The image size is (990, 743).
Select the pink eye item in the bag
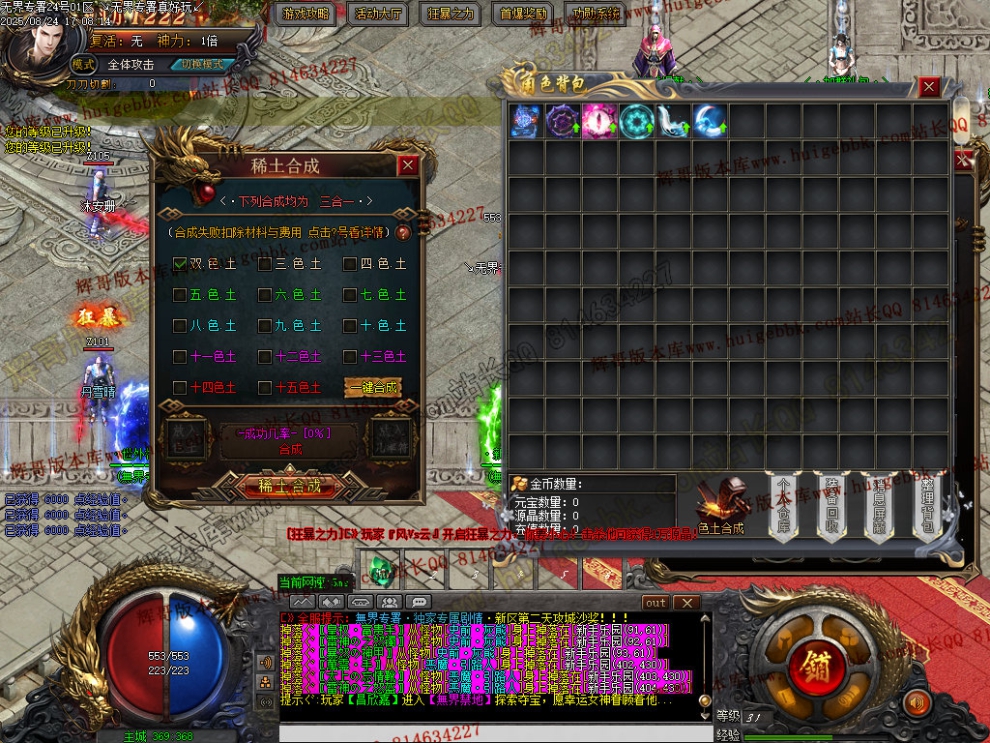coord(599,121)
